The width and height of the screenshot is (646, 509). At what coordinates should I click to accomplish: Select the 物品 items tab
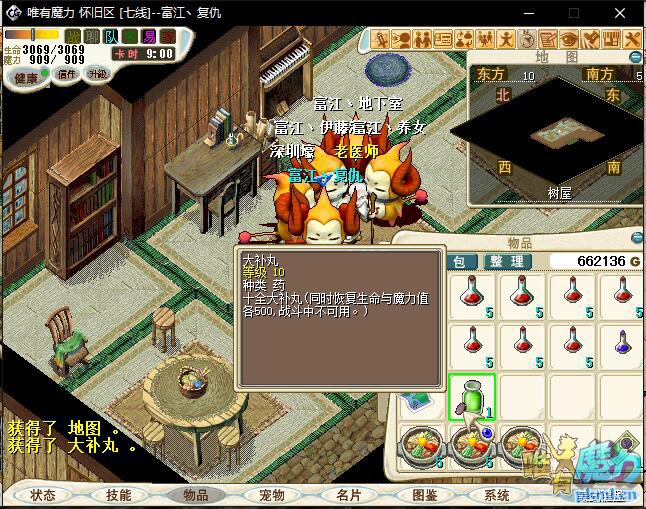pos(195,495)
